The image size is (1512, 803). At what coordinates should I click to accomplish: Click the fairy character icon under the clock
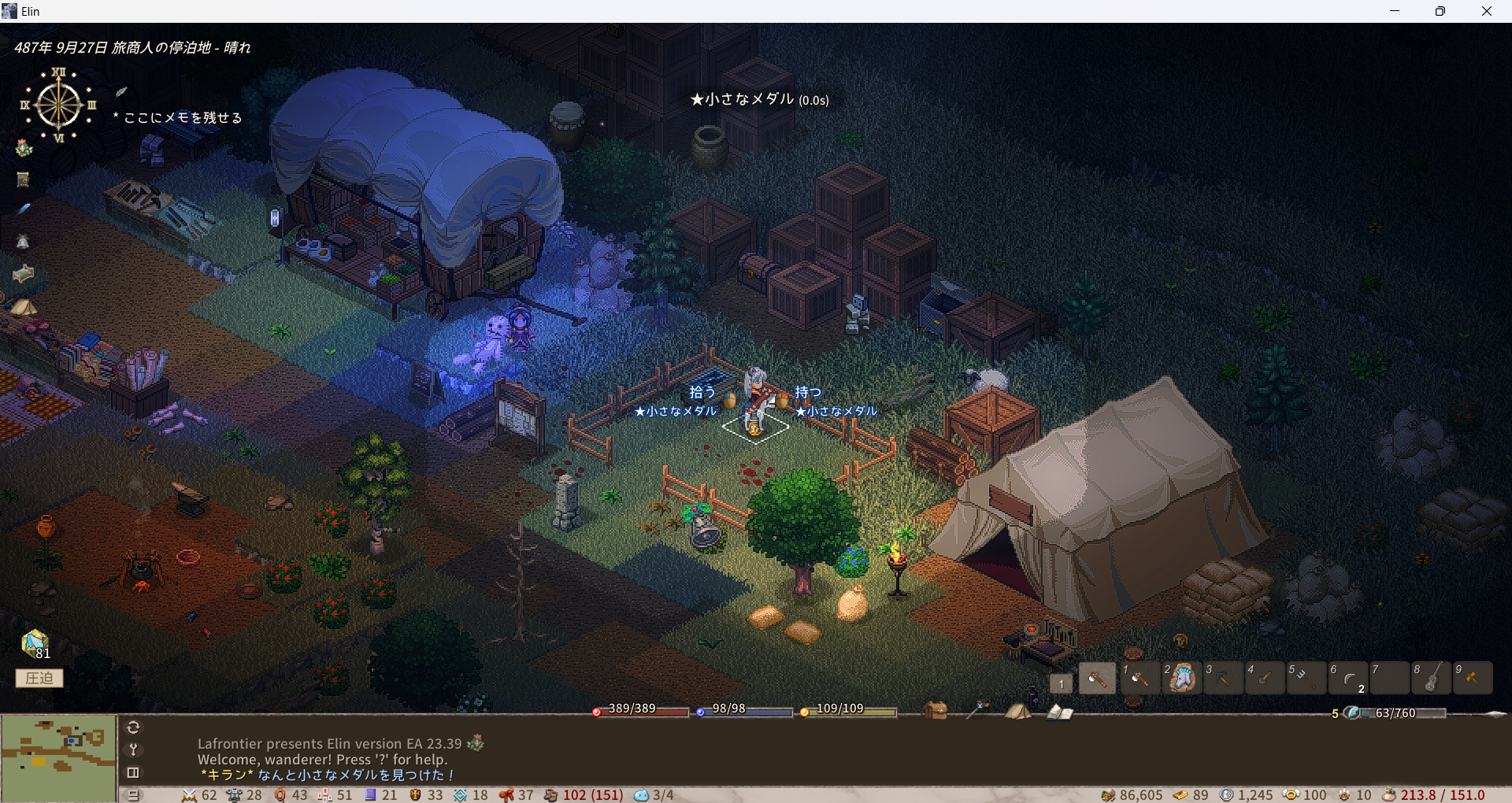pyautogui.click(x=24, y=148)
